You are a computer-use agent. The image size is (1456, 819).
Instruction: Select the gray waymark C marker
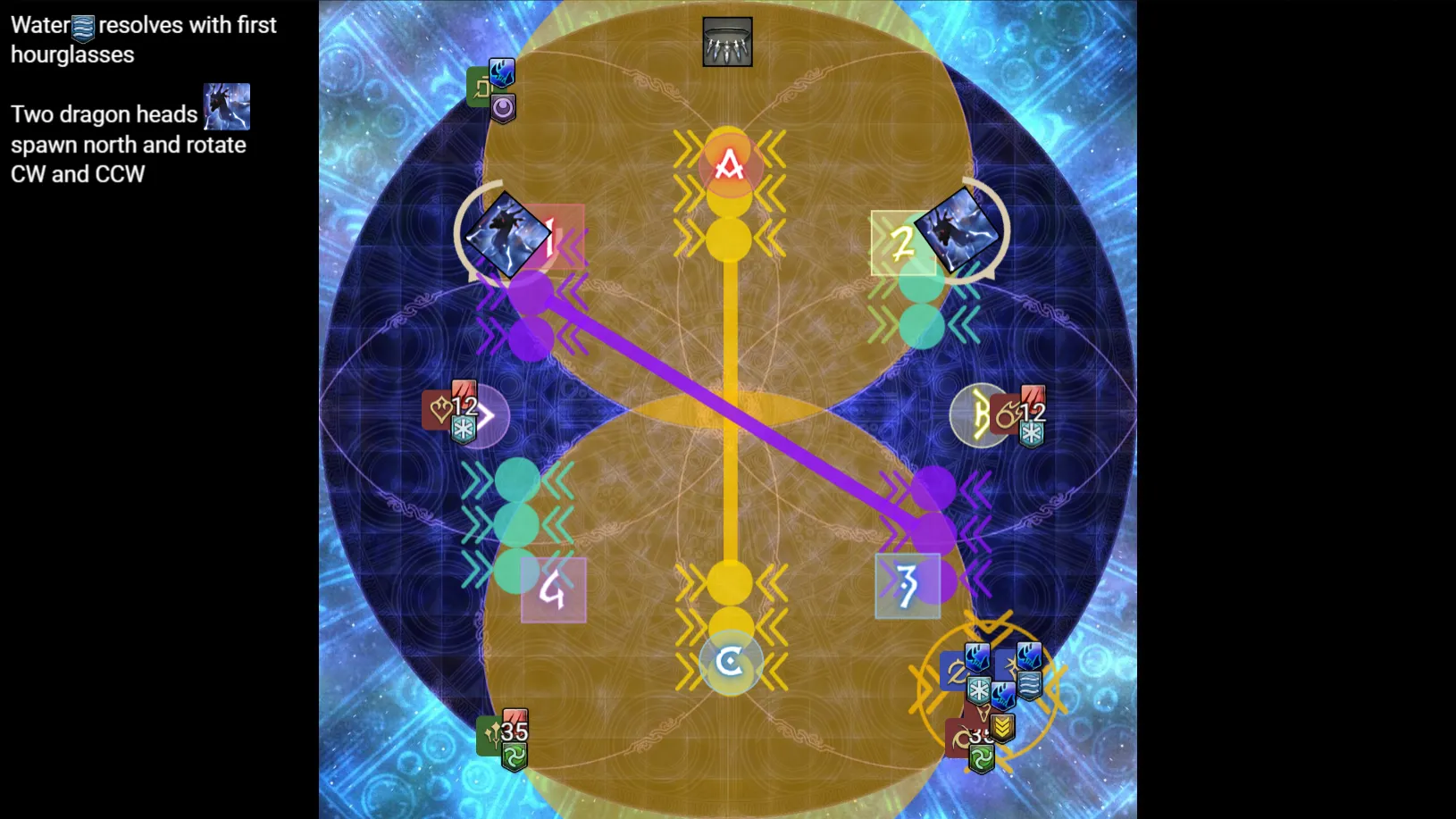(x=730, y=663)
